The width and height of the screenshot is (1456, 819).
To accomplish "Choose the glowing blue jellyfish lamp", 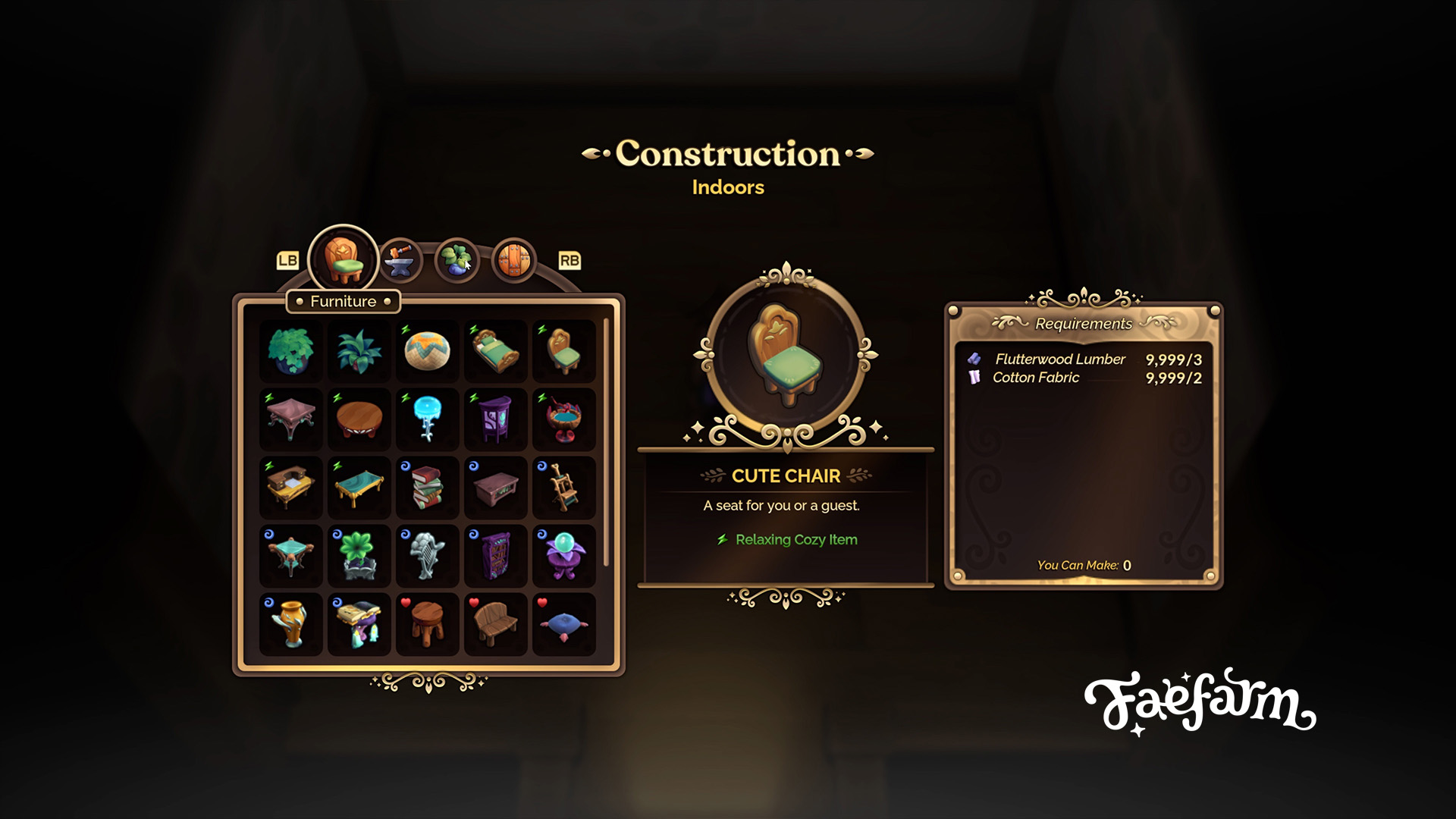I will pos(427,419).
